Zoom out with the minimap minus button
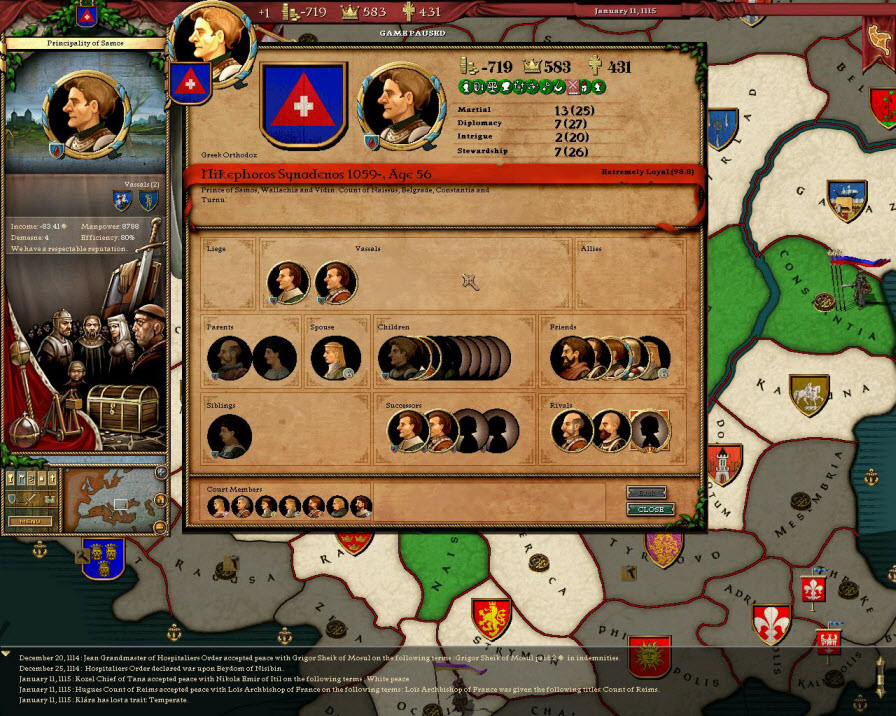Viewport: 896px width, 716px height. click(x=161, y=526)
